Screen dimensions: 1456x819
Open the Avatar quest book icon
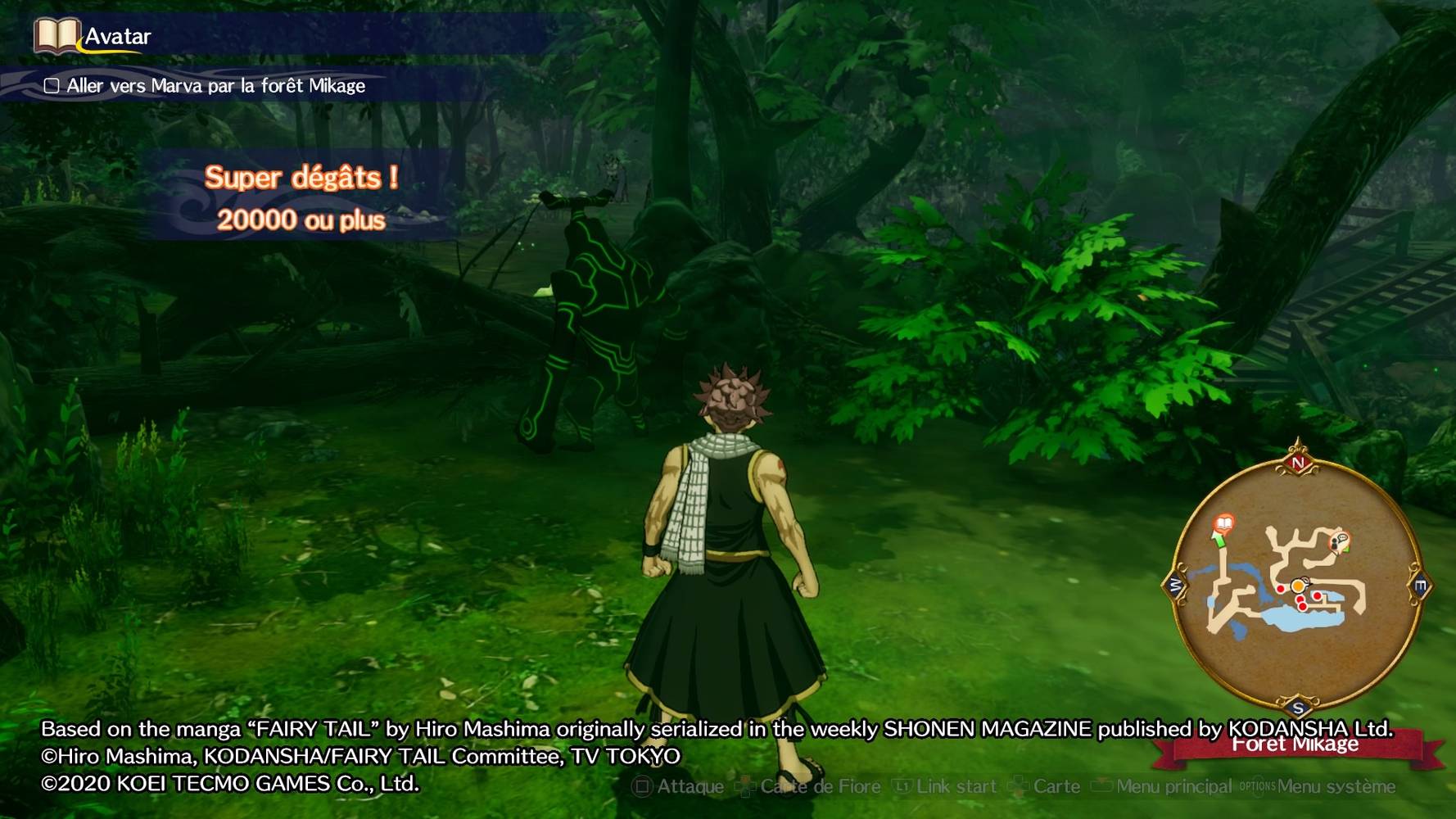point(57,36)
